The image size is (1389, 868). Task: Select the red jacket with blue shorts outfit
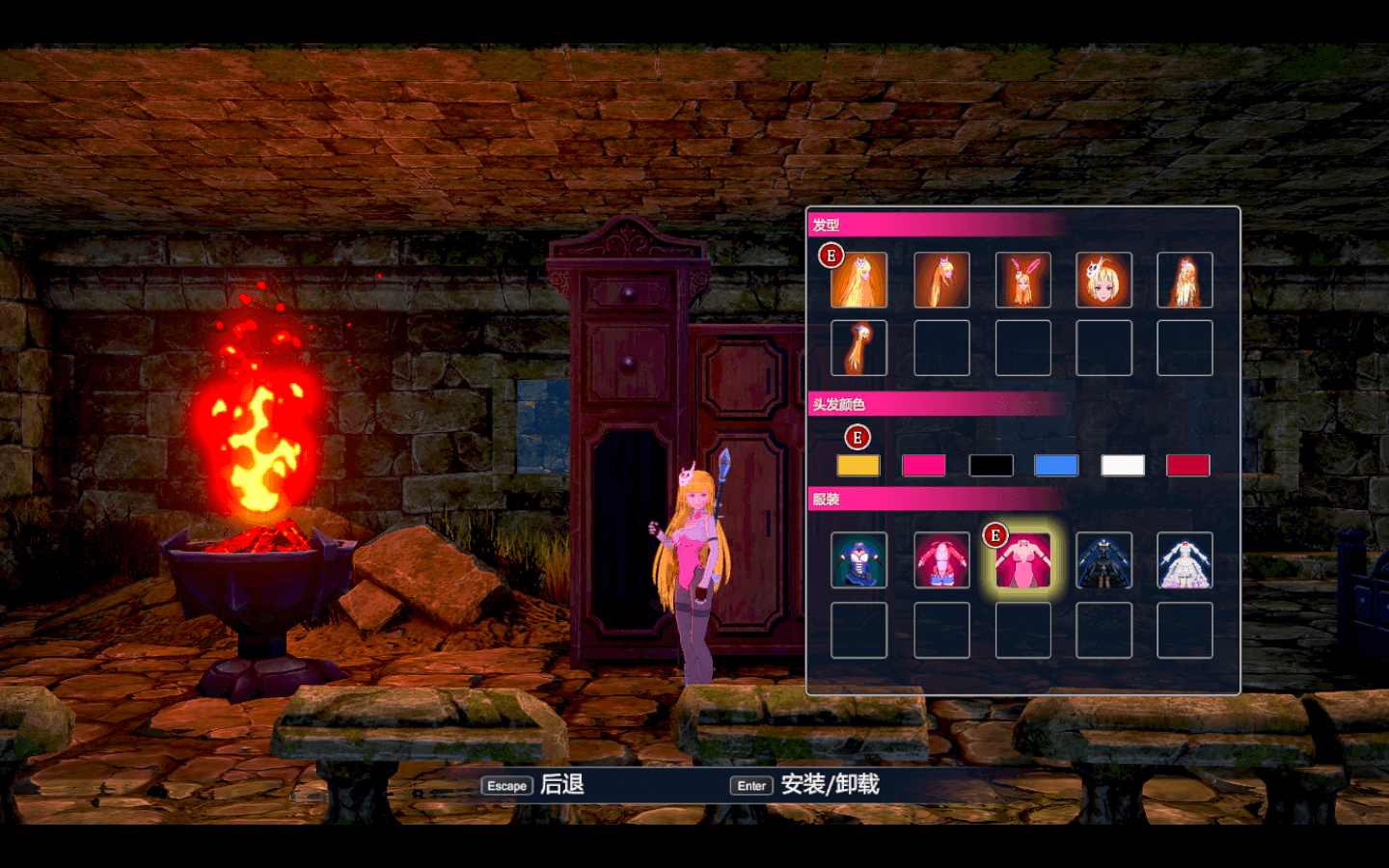point(941,561)
